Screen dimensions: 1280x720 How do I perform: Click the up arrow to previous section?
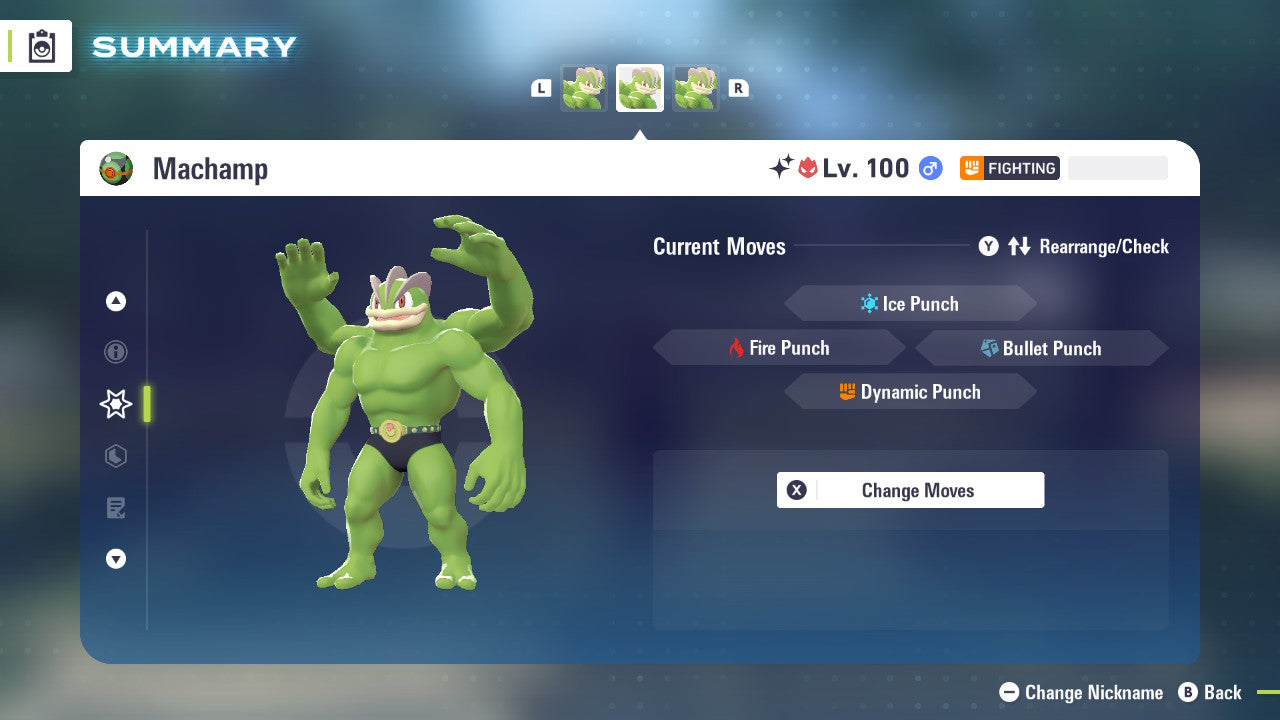116,301
